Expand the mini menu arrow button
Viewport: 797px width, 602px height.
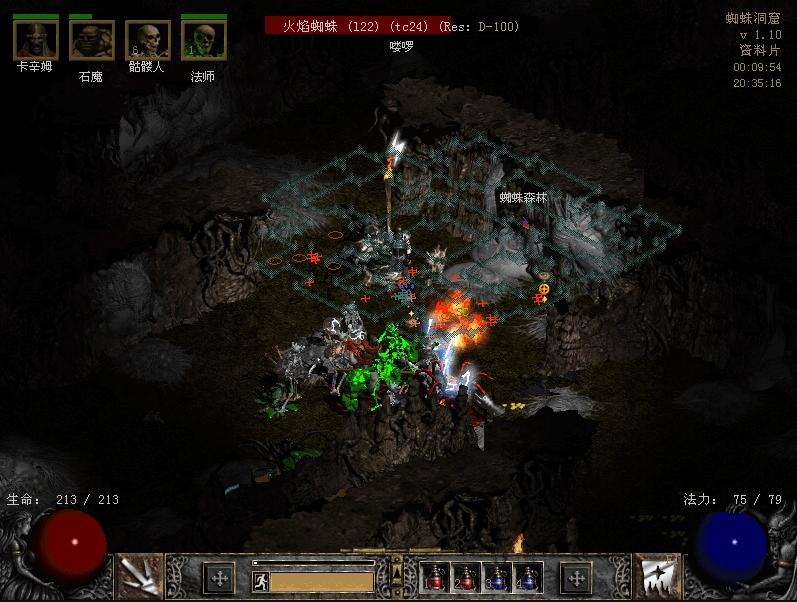pyautogui.click(x=397, y=574)
